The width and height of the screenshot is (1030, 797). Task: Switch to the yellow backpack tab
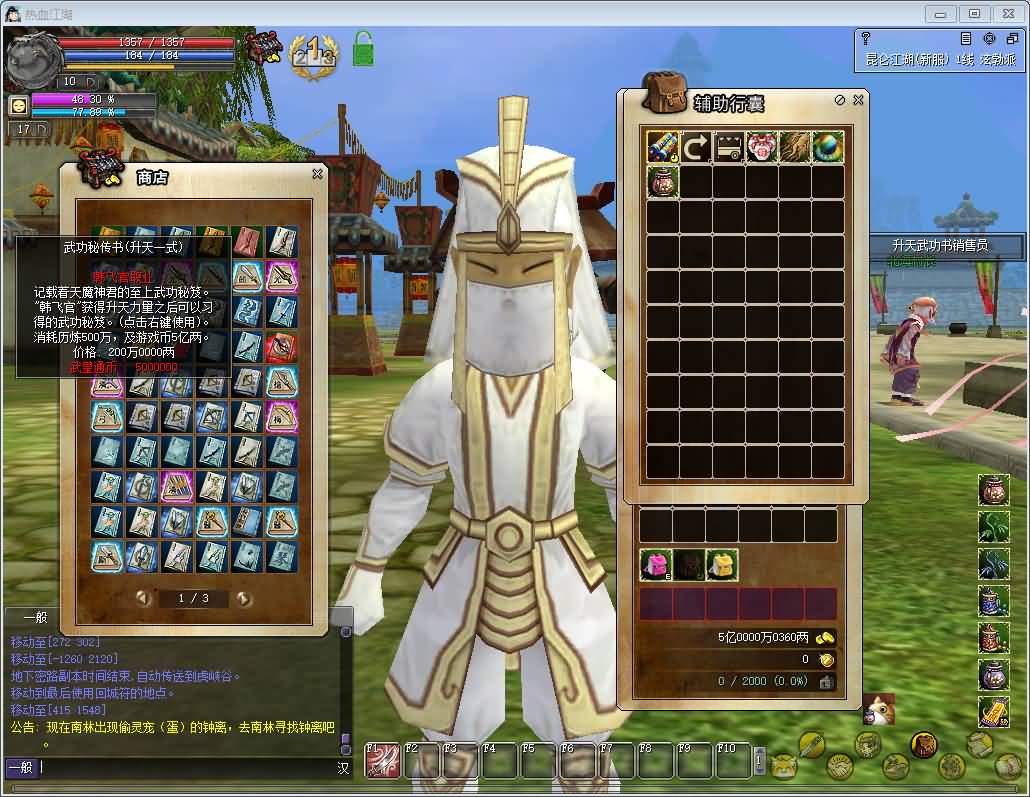pos(721,565)
